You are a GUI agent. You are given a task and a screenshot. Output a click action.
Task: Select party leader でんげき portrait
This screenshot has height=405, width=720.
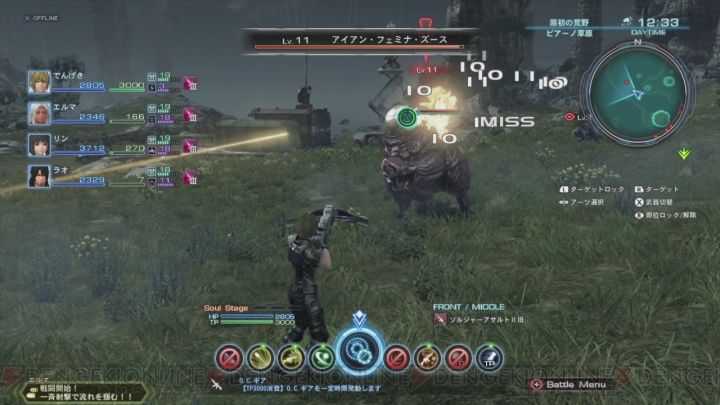40,81
